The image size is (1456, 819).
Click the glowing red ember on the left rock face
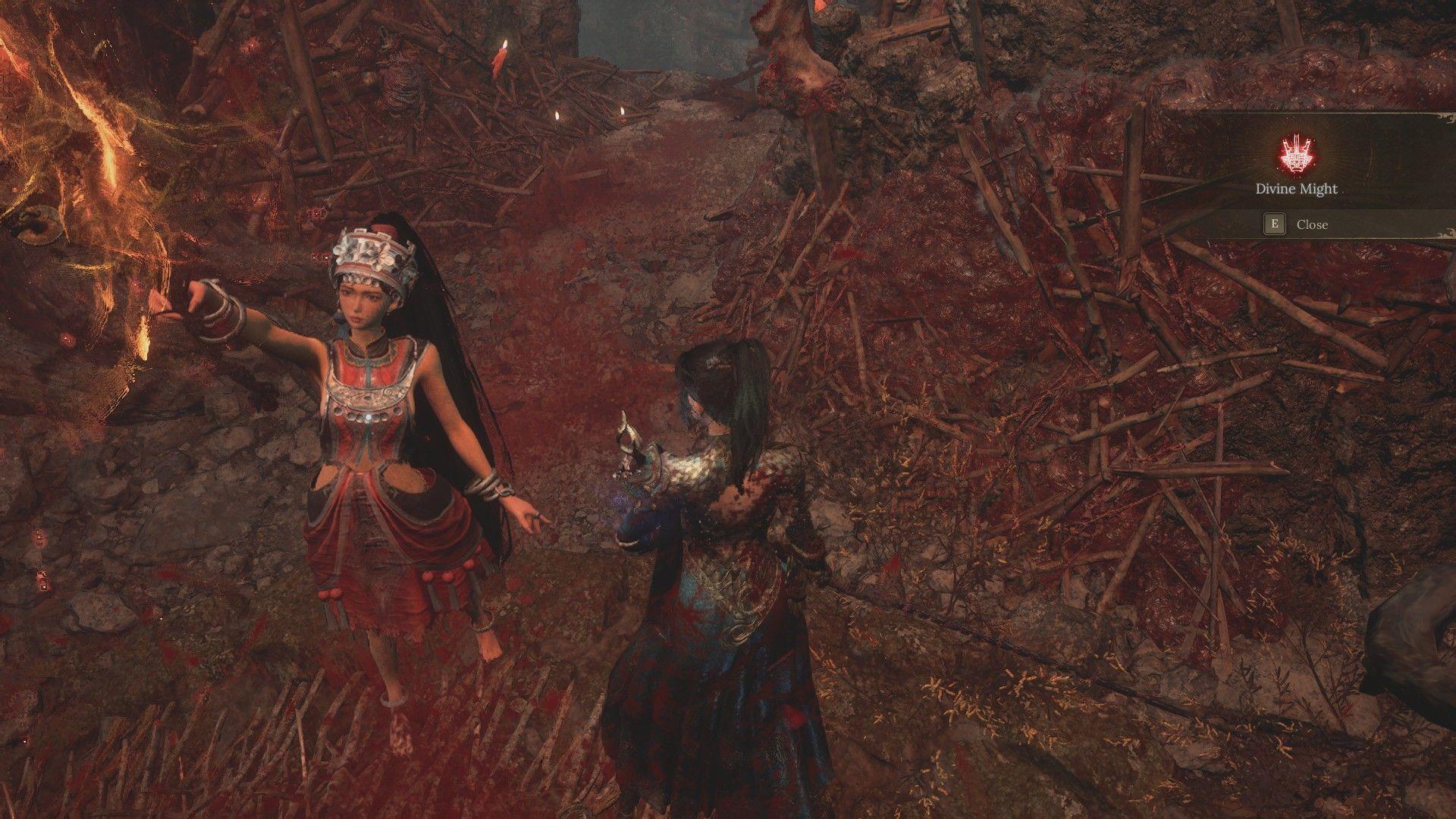coord(65,337)
